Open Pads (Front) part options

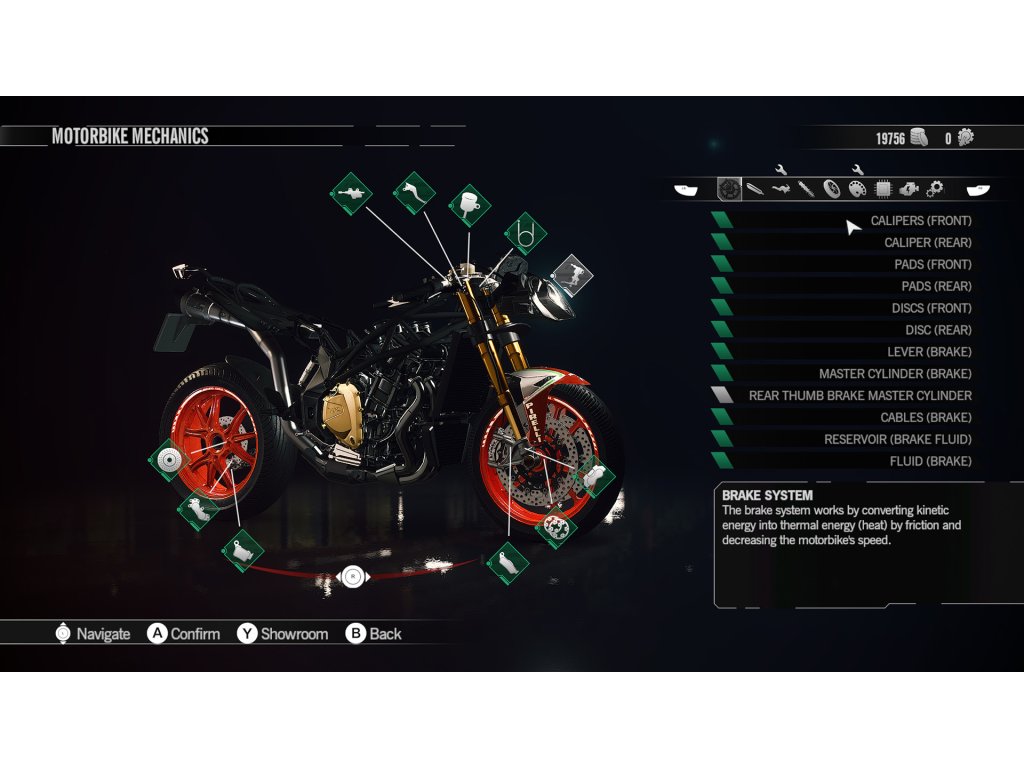pyautogui.click(x=932, y=265)
